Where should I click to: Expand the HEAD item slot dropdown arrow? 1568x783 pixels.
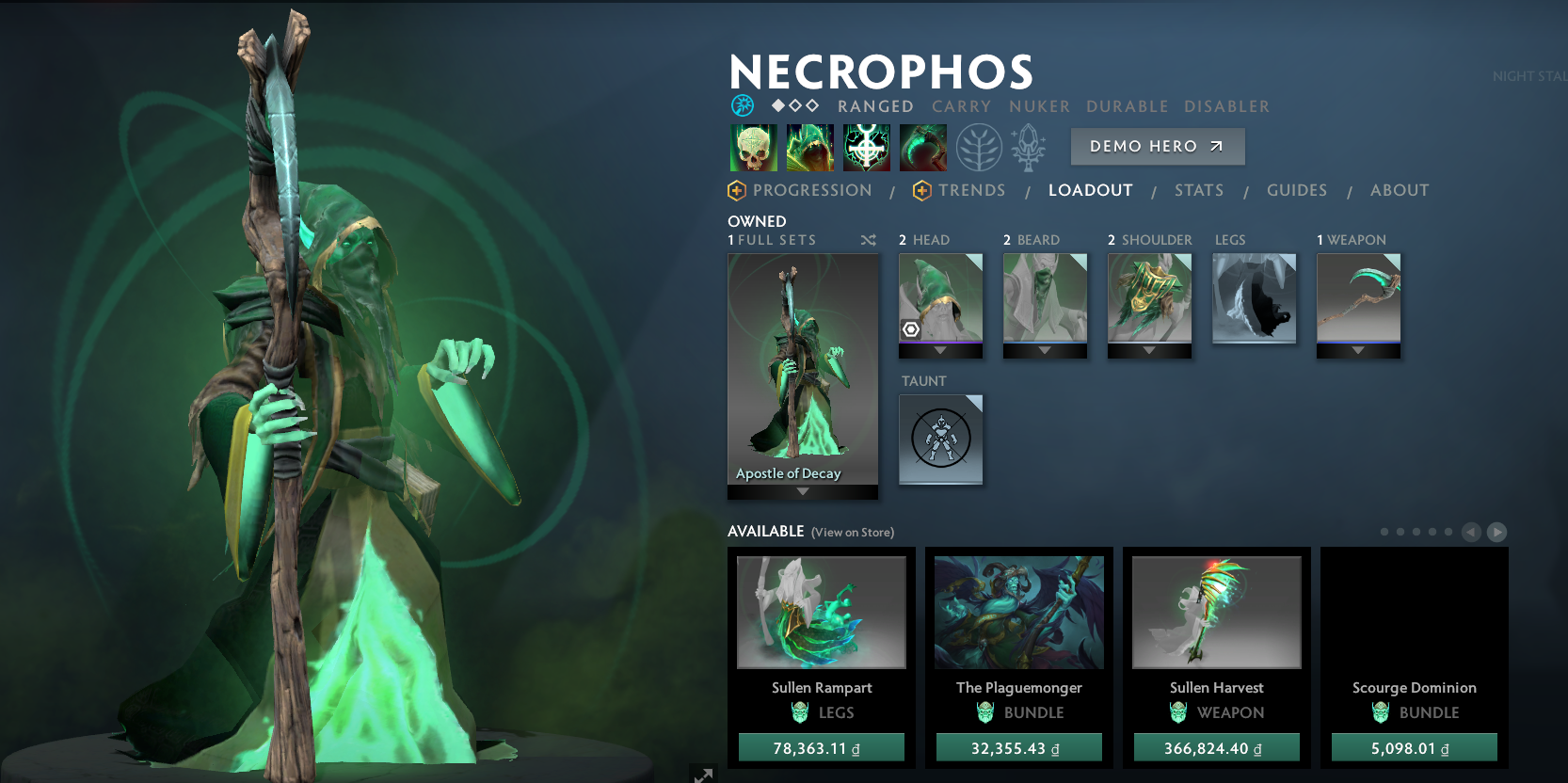pyautogui.click(x=940, y=349)
